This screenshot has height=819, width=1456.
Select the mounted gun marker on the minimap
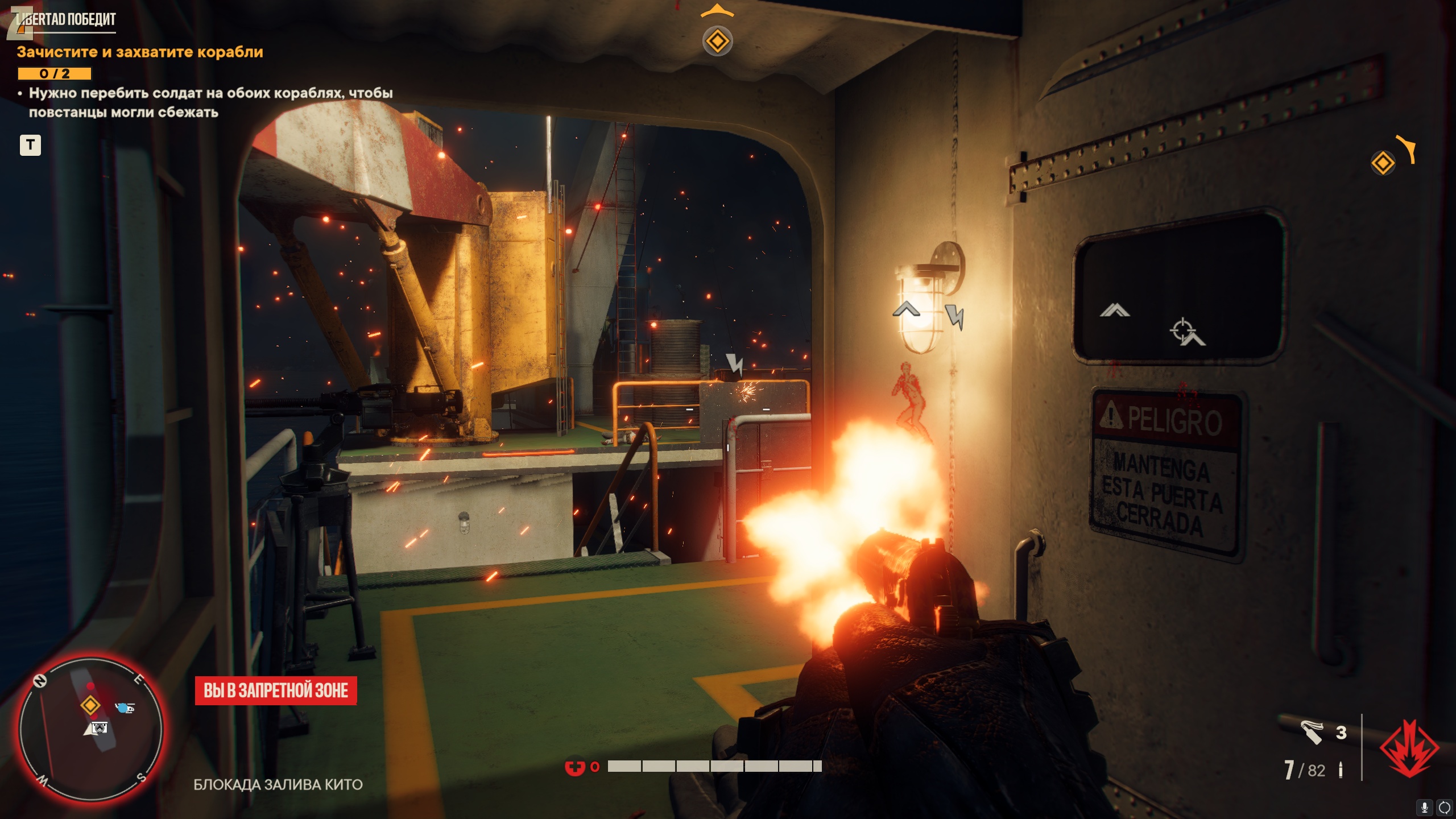point(100,728)
